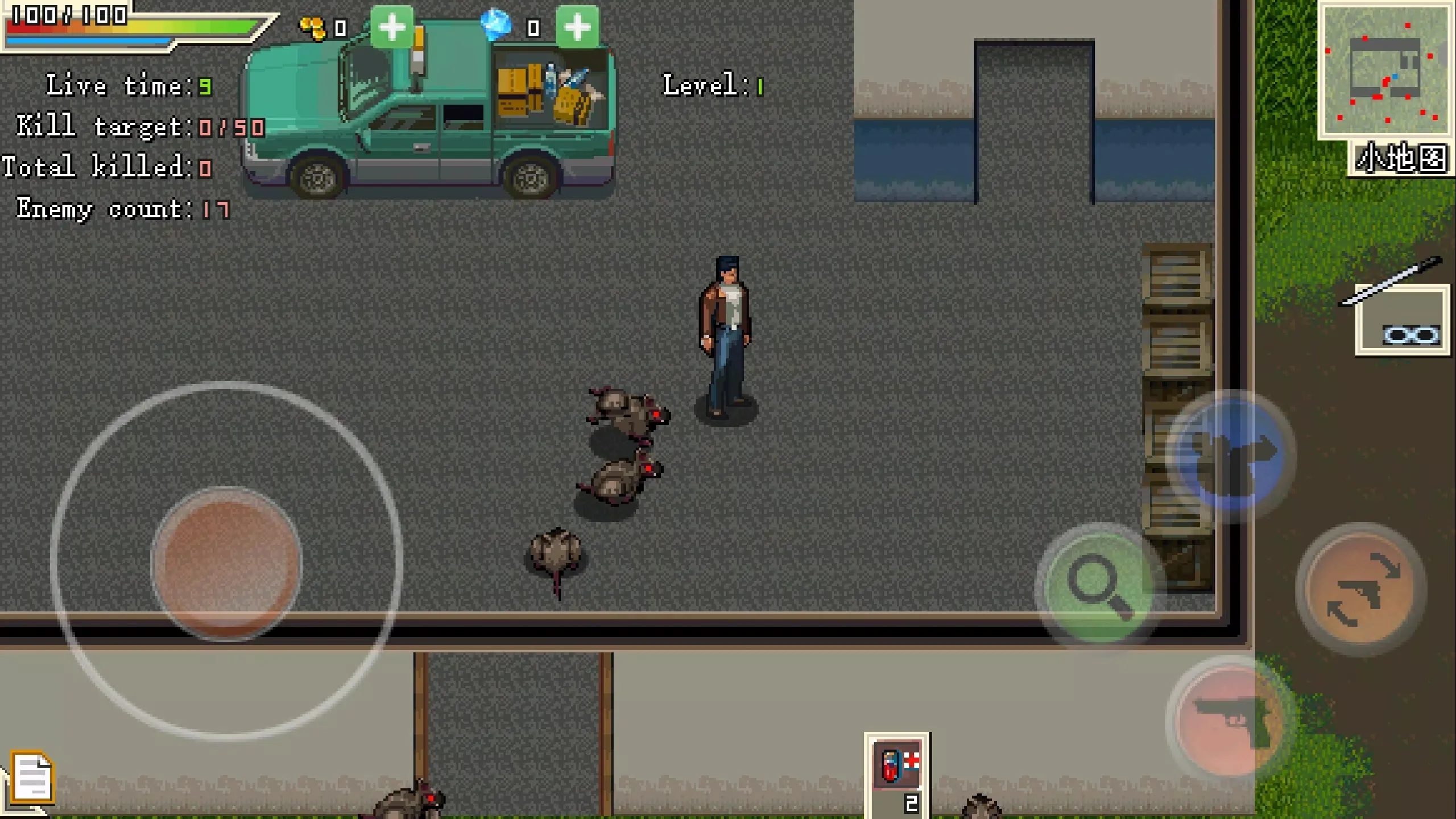Tap the blue punch attack button

pos(1230,455)
